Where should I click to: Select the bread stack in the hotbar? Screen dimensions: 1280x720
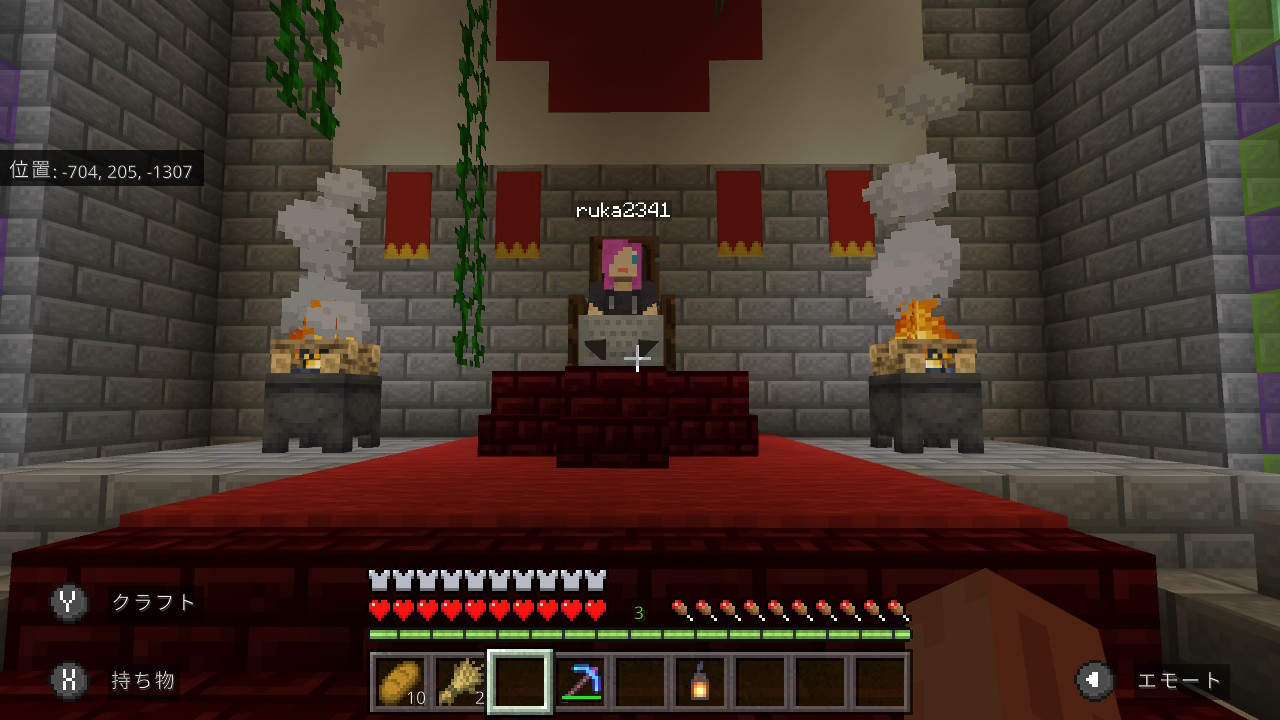pyautogui.click(x=398, y=681)
